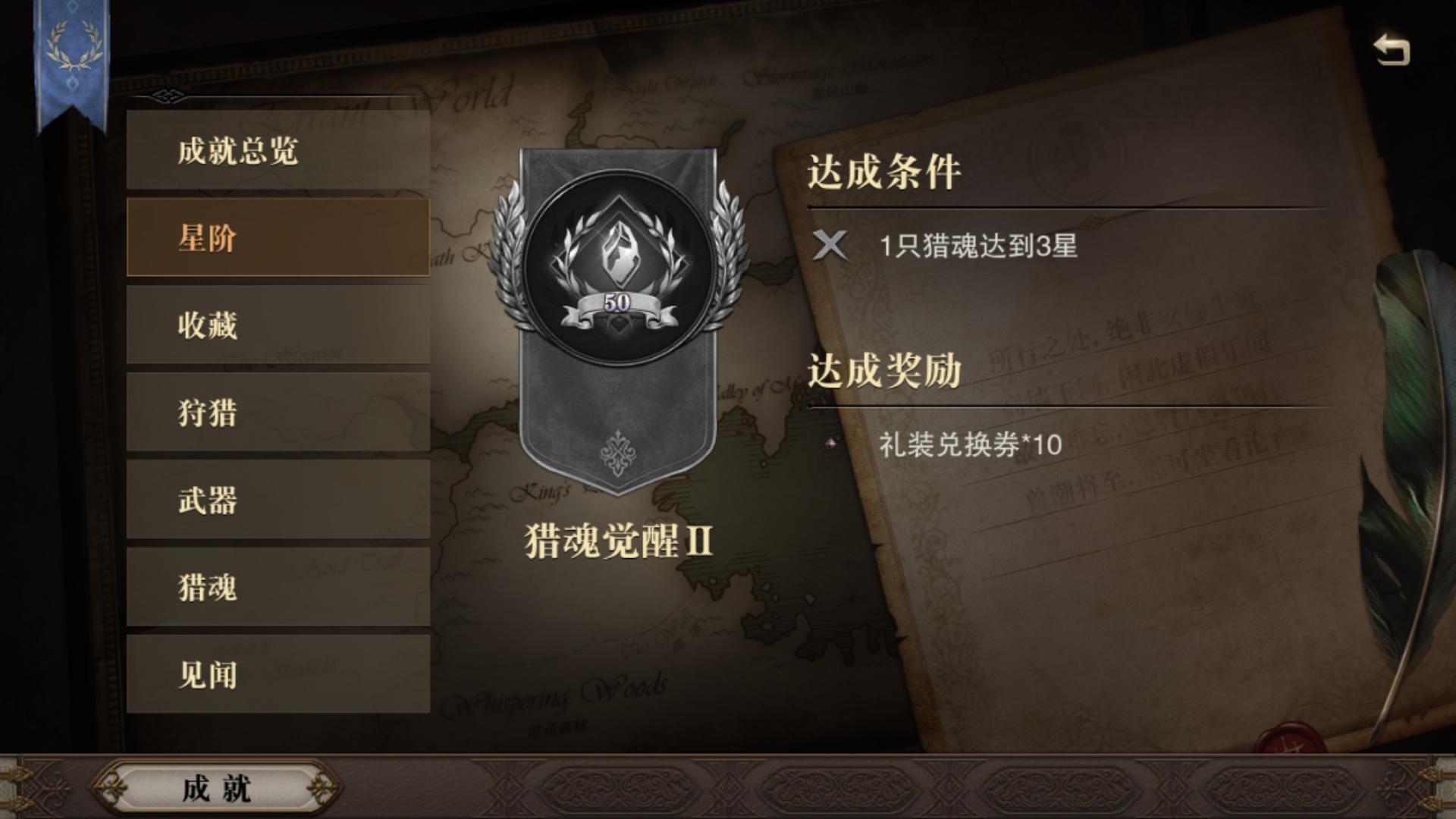Screen dimensions: 1456x819
Task: Select 成就总览 to view achievement overview
Action: coord(279,150)
